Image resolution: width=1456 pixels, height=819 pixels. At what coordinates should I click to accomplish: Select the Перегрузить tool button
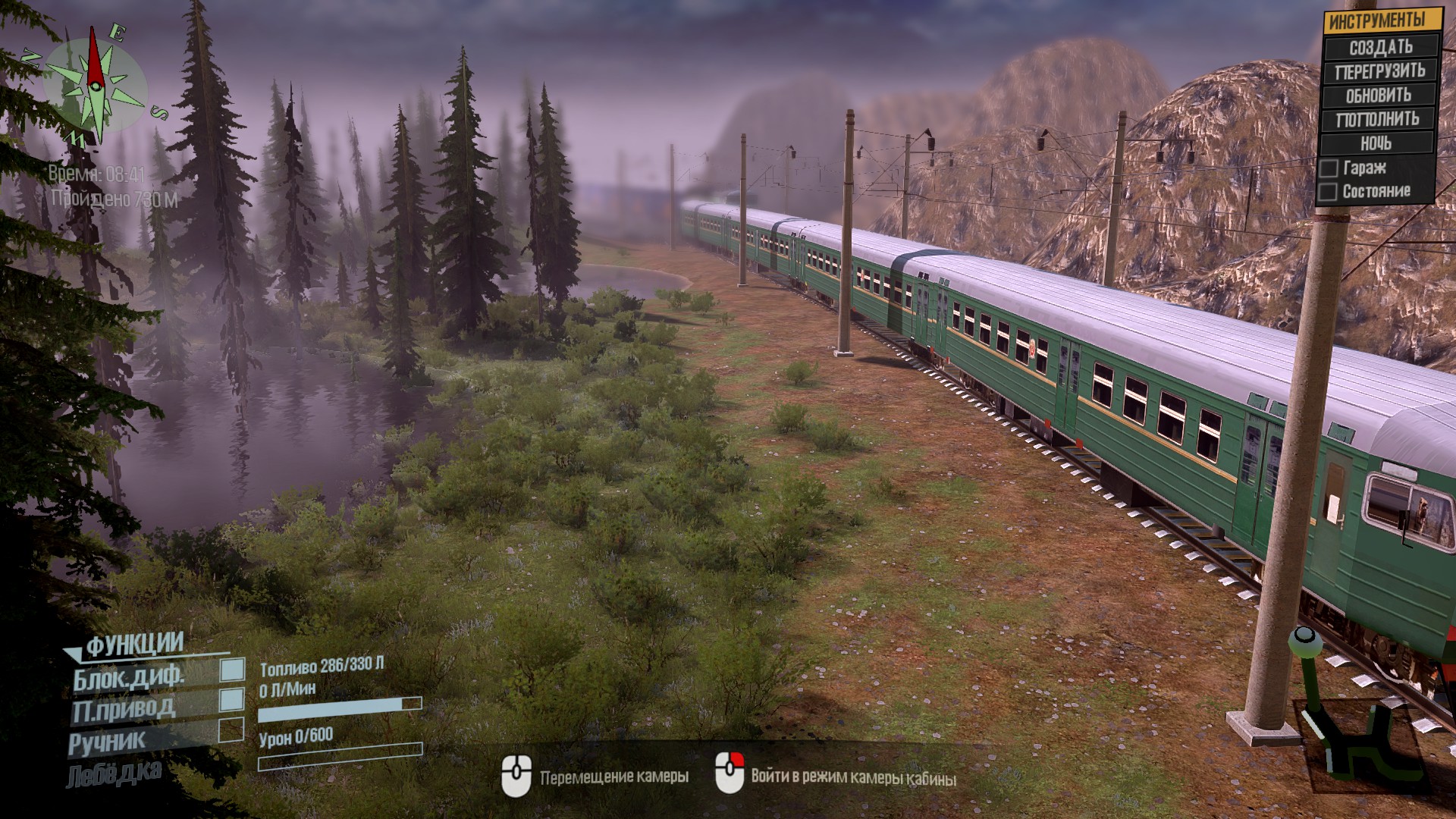click(1380, 71)
